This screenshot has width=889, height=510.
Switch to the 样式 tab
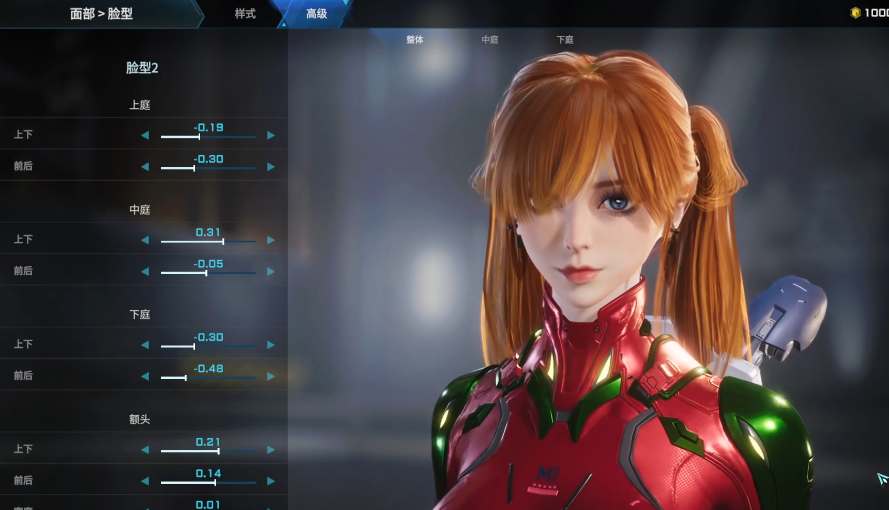pyautogui.click(x=245, y=14)
